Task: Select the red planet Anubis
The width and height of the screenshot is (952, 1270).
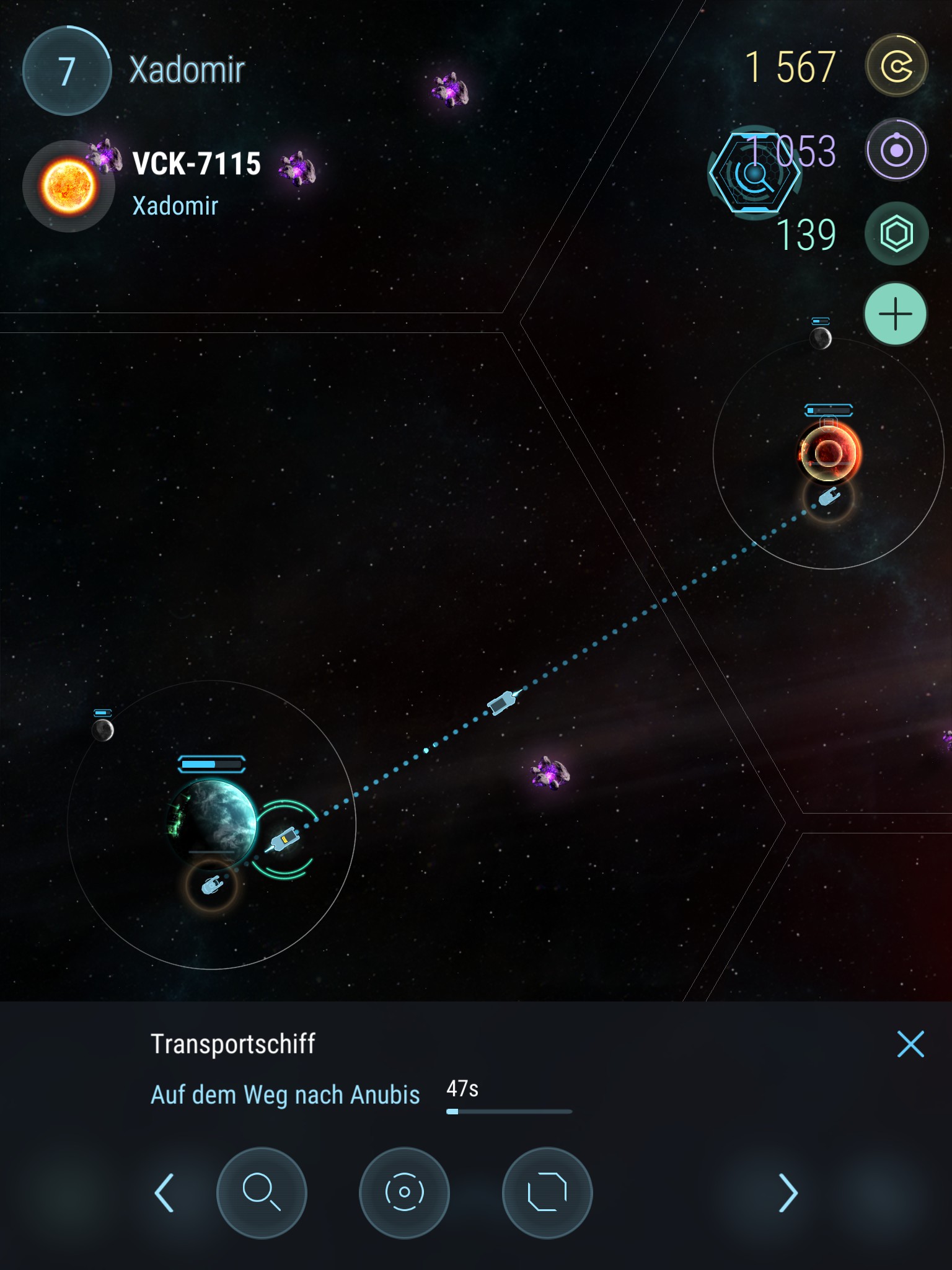Action: coord(829,453)
